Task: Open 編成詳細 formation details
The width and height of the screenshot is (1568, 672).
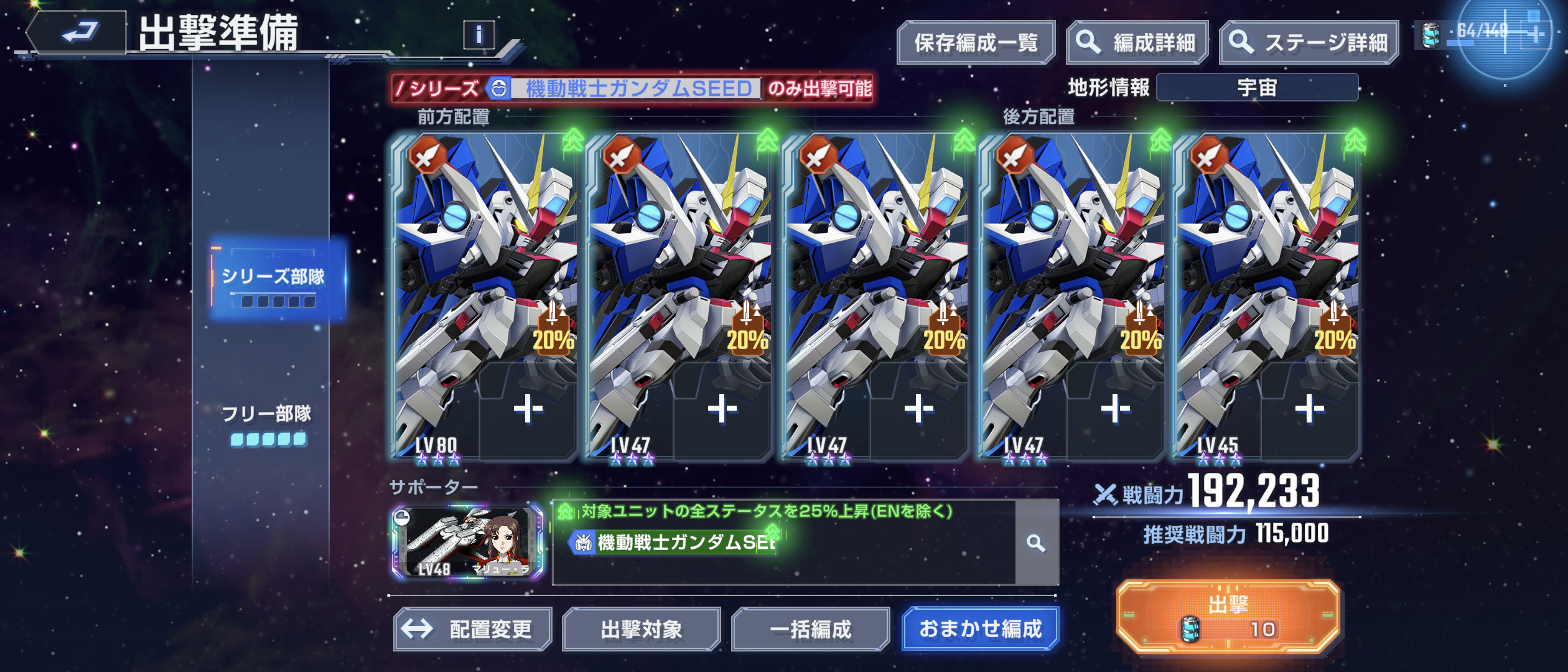Action: pyautogui.click(x=1137, y=43)
